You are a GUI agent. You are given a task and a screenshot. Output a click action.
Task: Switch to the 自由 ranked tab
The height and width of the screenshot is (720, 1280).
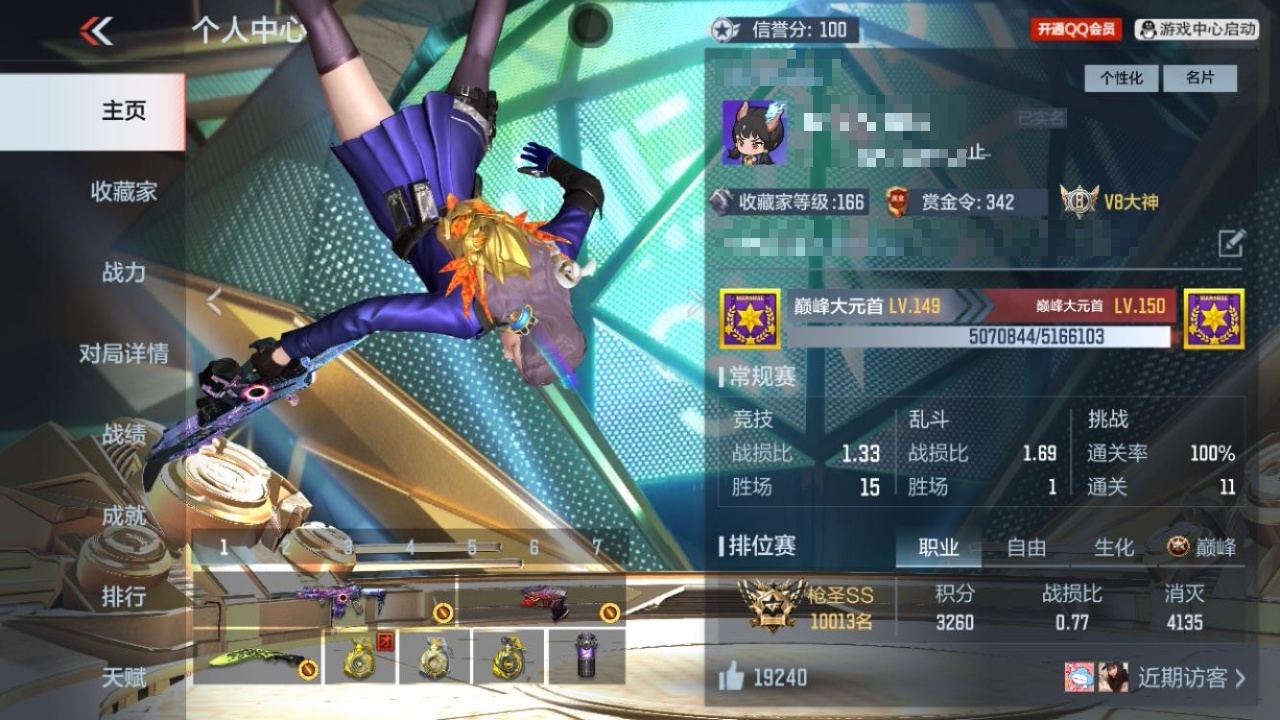(x=1026, y=548)
